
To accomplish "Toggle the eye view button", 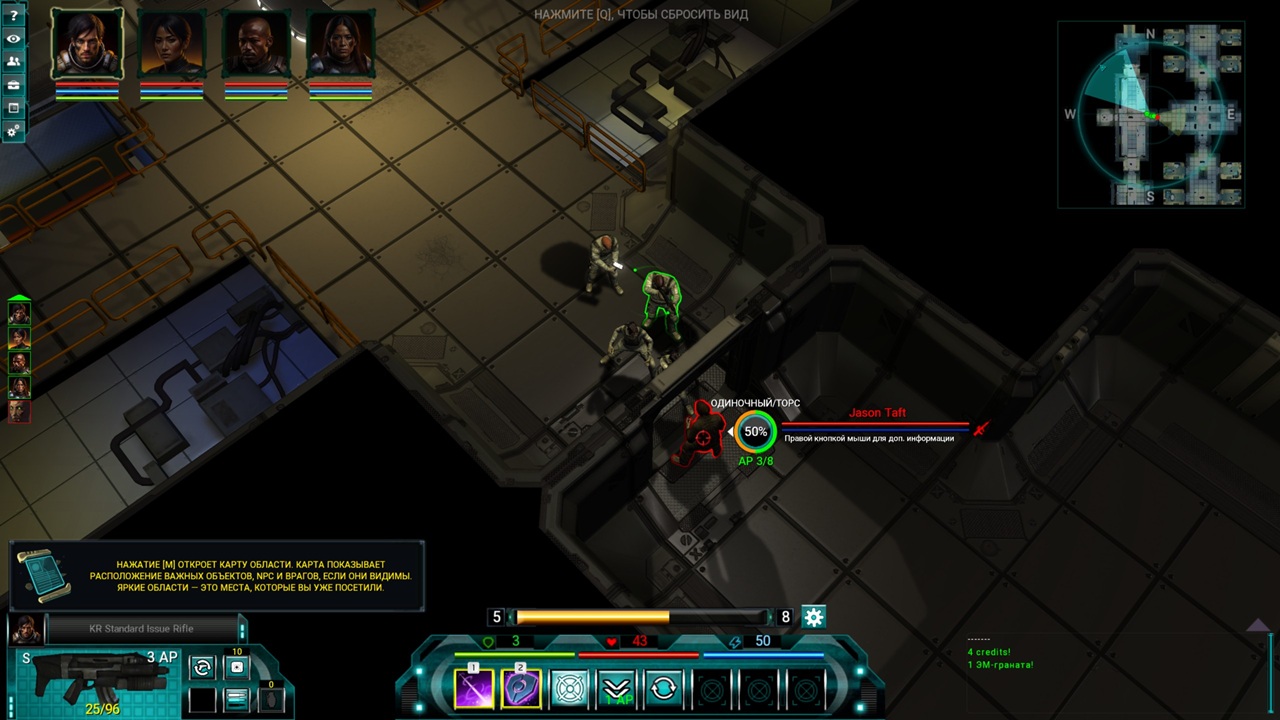I will point(14,39).
